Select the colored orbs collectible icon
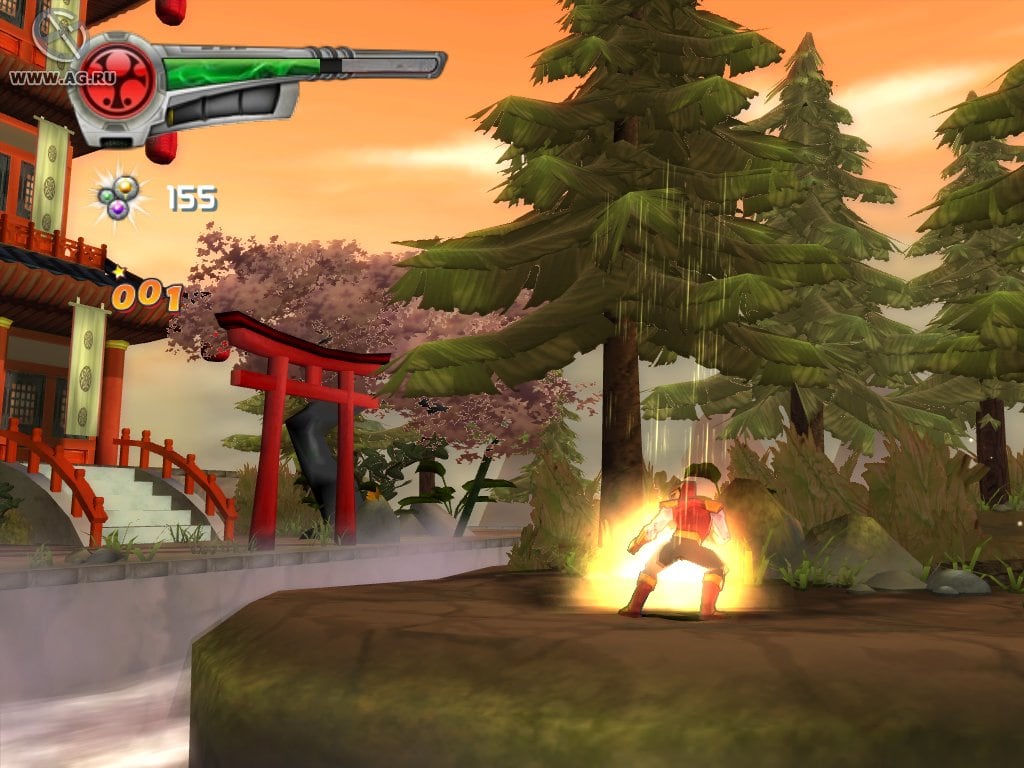The image size is (1024, 768). coord(119,195)
